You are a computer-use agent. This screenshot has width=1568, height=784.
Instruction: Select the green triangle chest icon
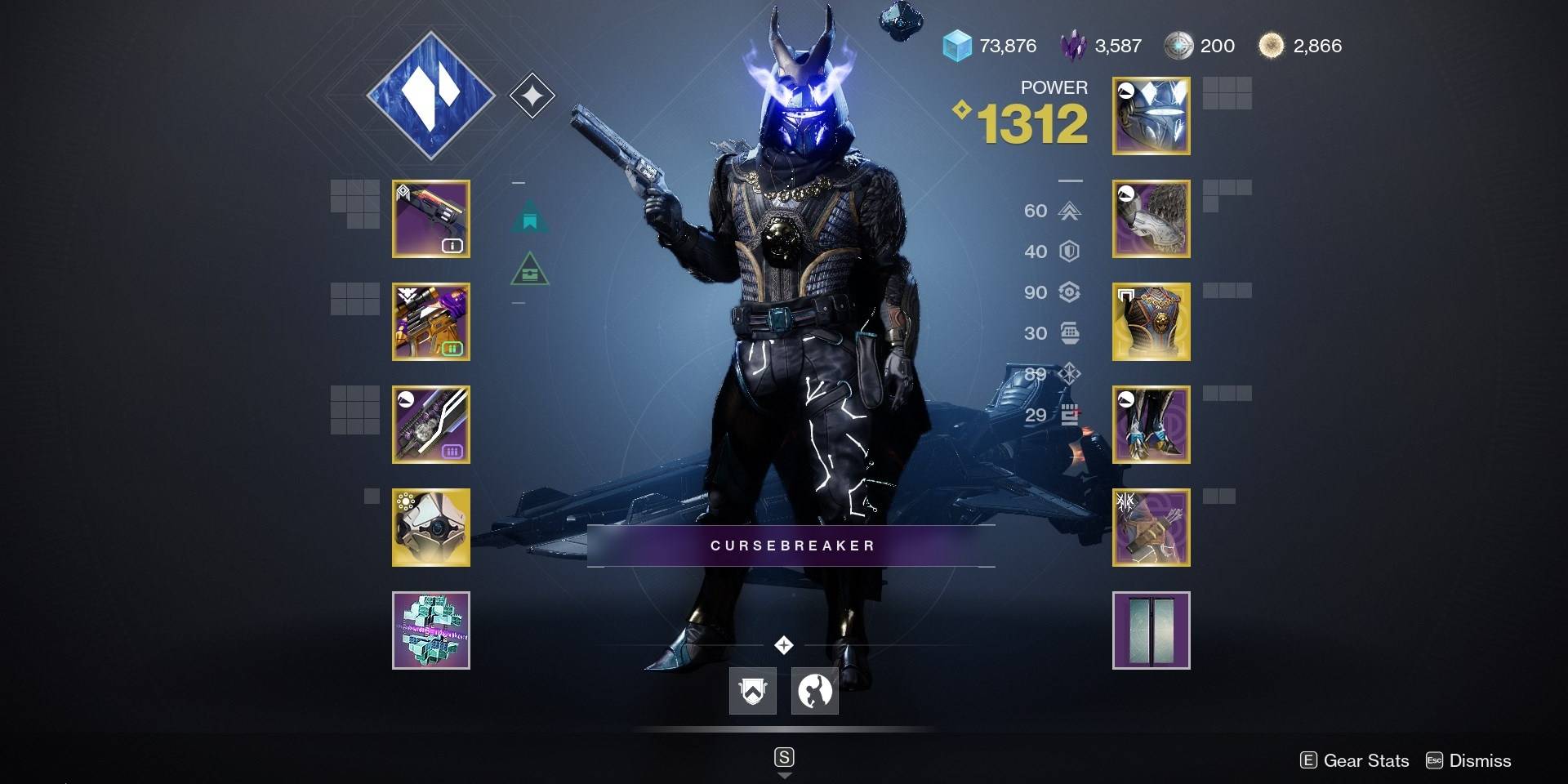coord(529,269)
